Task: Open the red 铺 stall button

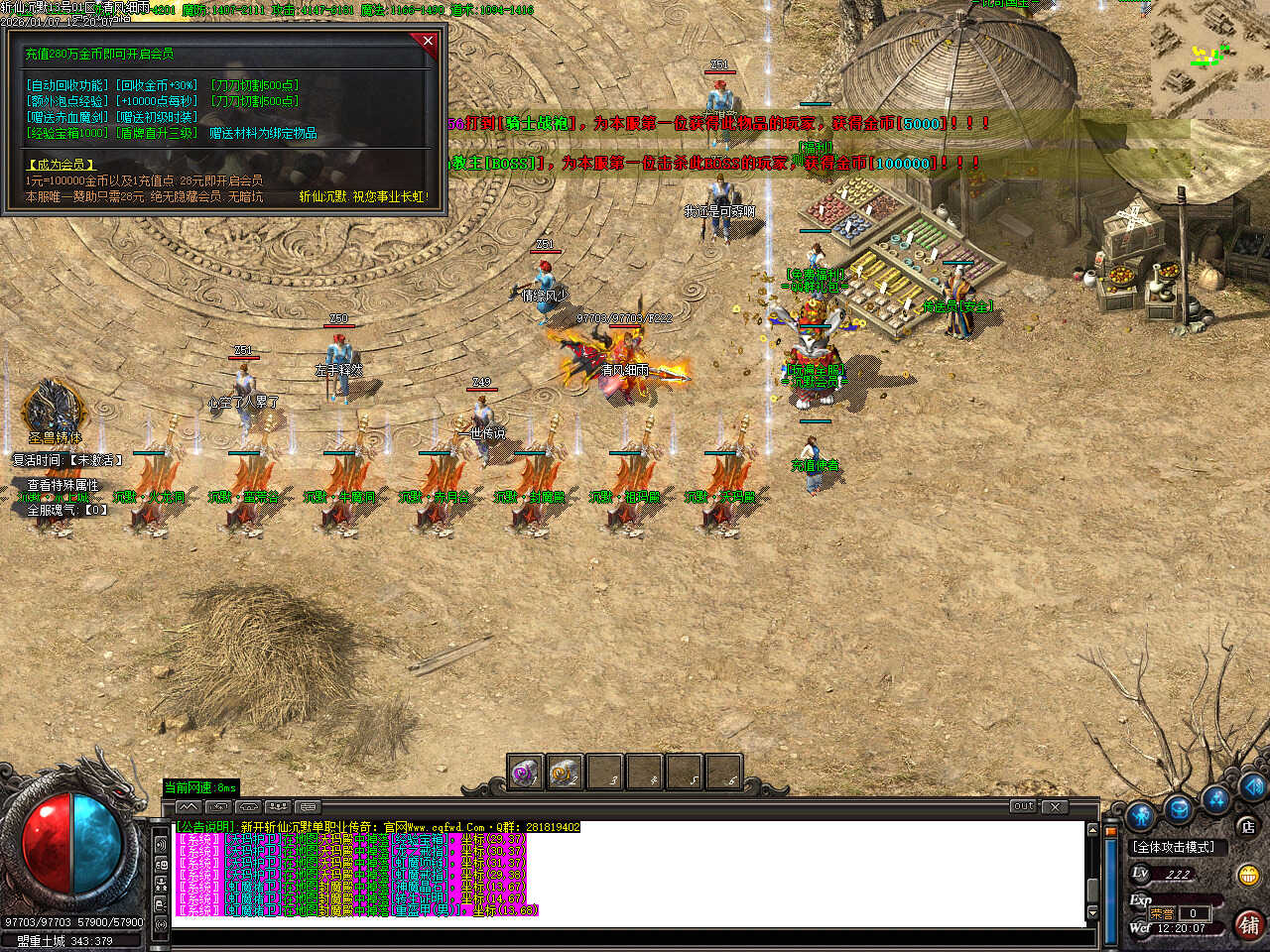Action: [1248, 923]
